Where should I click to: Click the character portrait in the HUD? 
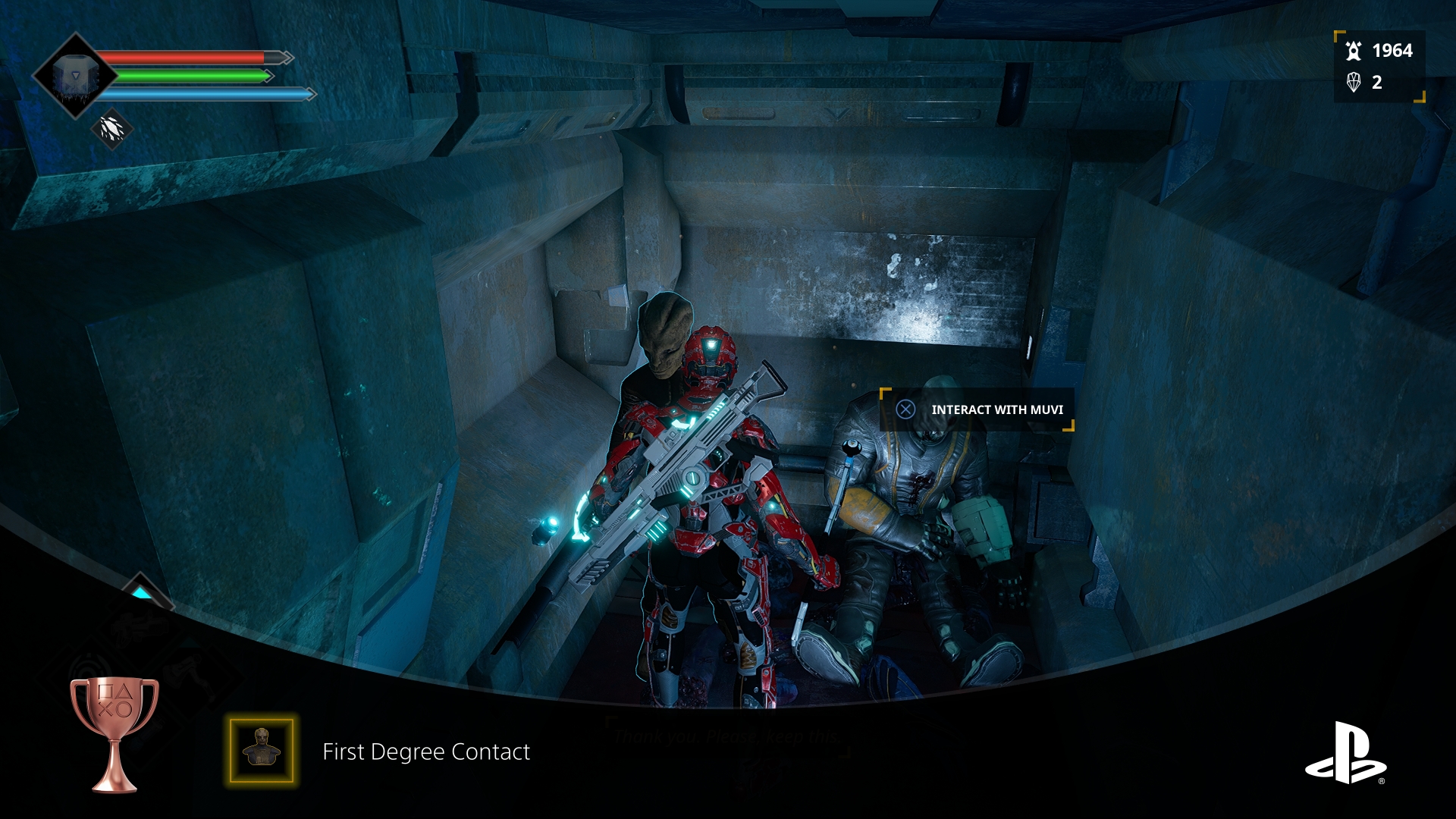74,76
